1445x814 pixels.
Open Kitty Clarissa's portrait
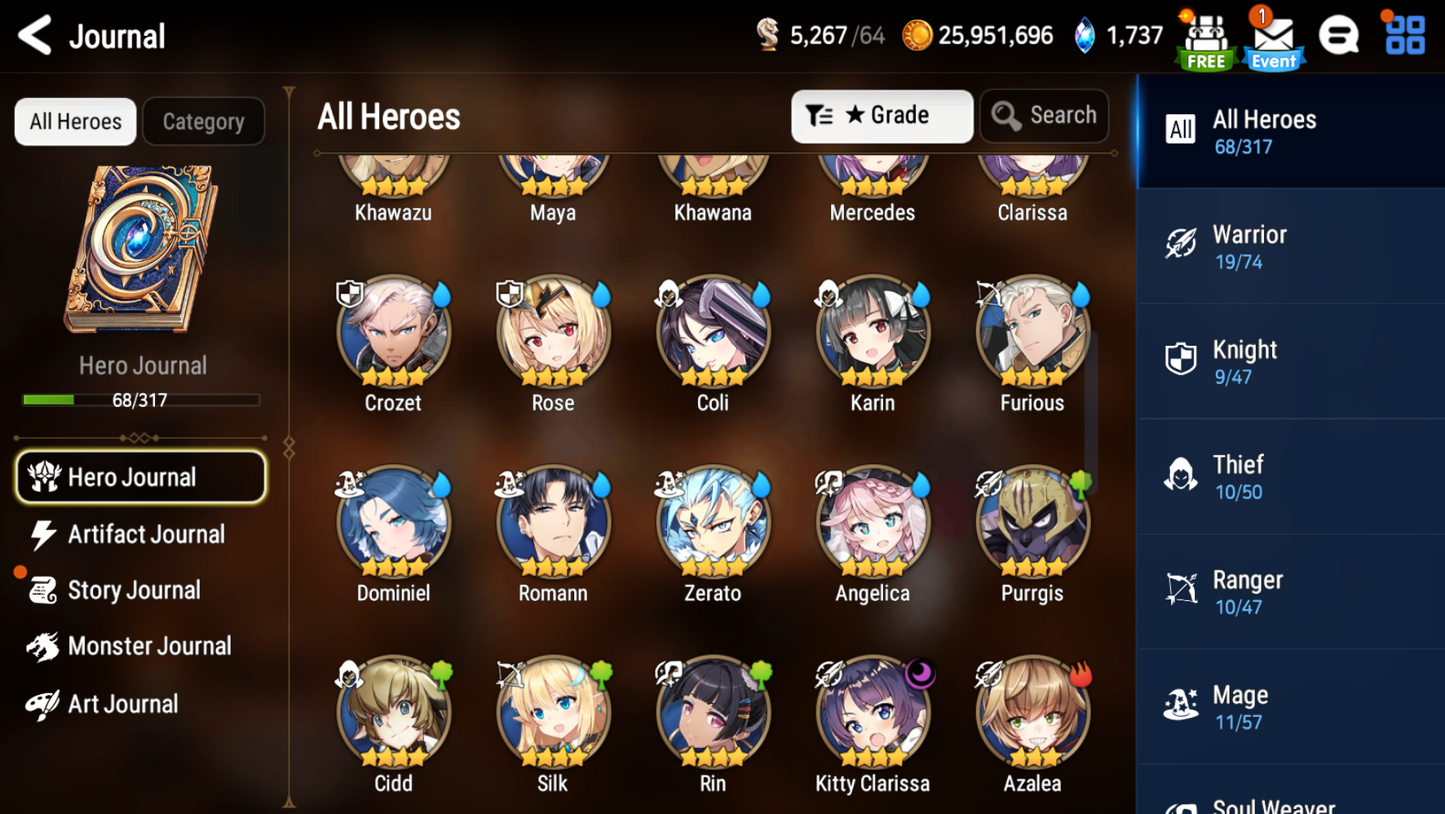pyautogui.click(x=872, y=714)
